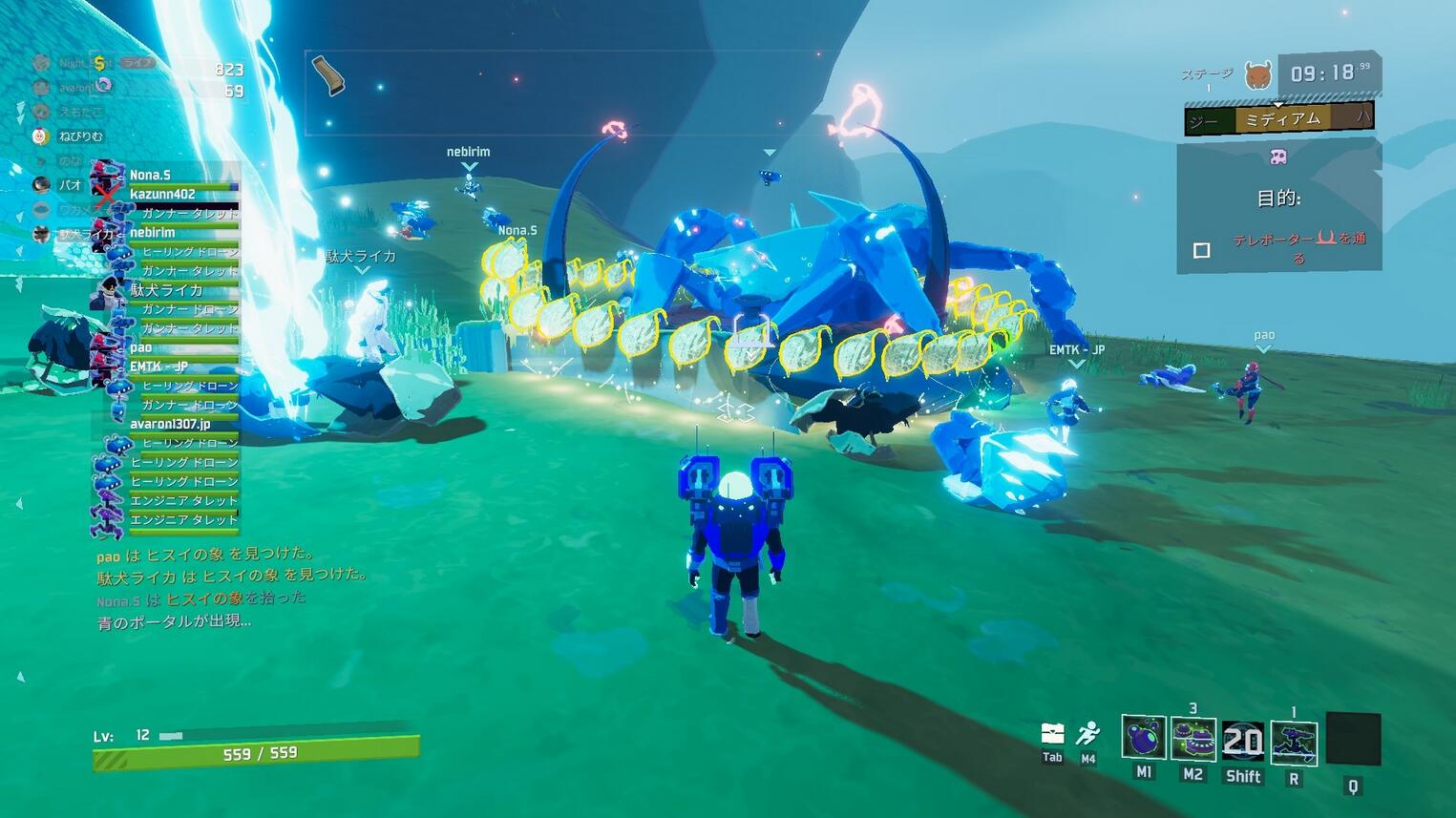Click the orange horned difficulty icon
1456x818 pixels.
[x=1258, y=75]
